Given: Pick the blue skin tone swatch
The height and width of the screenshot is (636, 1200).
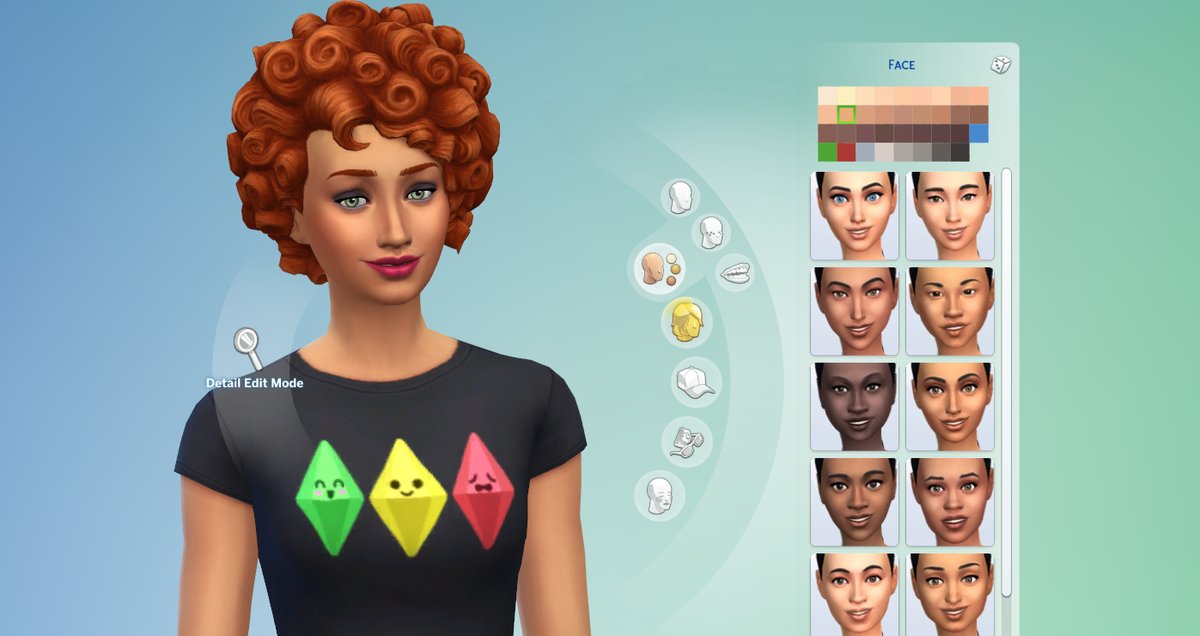Looking at the screenshot, I should coord(978,133).
